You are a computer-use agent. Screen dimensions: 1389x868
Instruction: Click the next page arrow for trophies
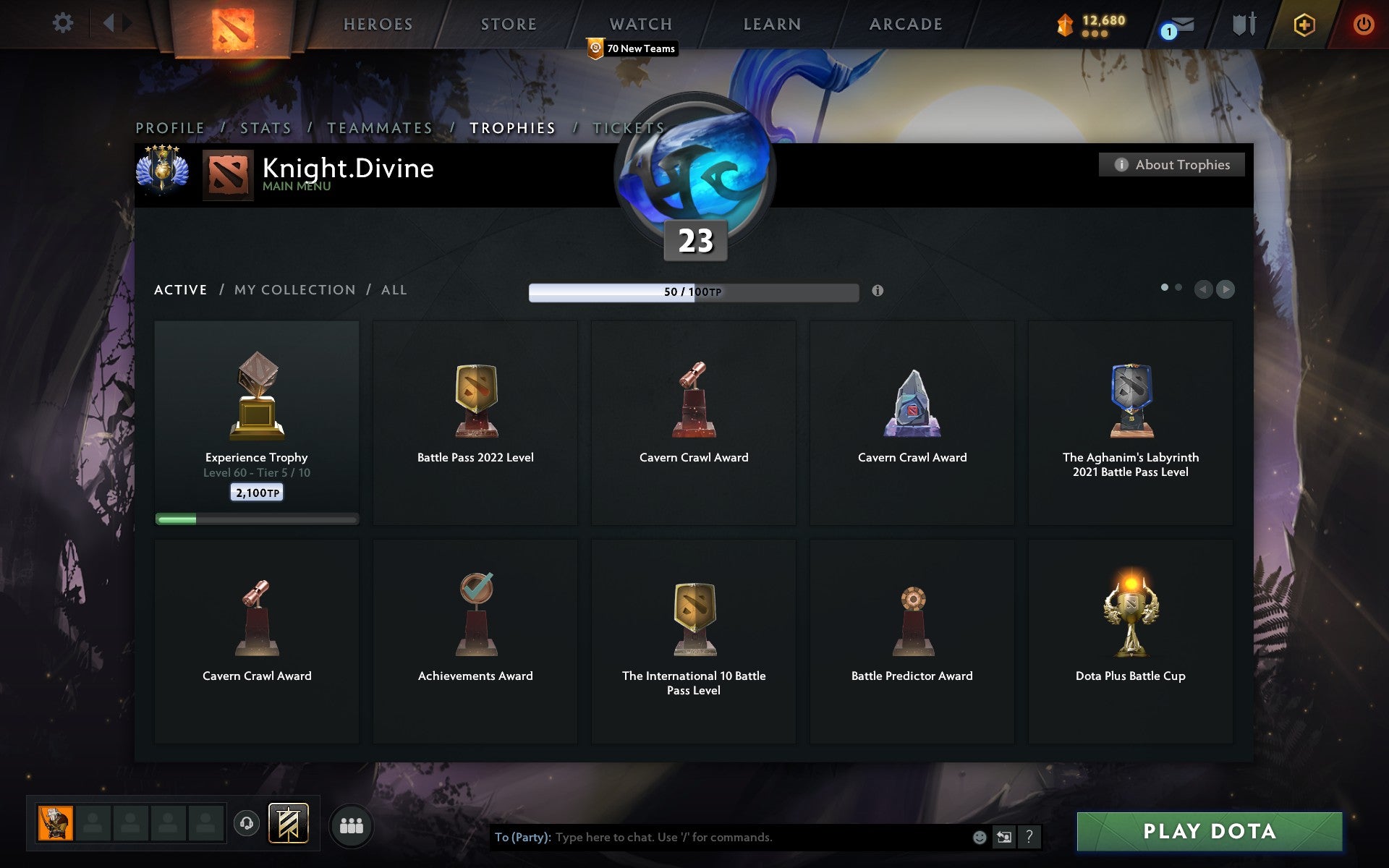[x=1226, y=289]
